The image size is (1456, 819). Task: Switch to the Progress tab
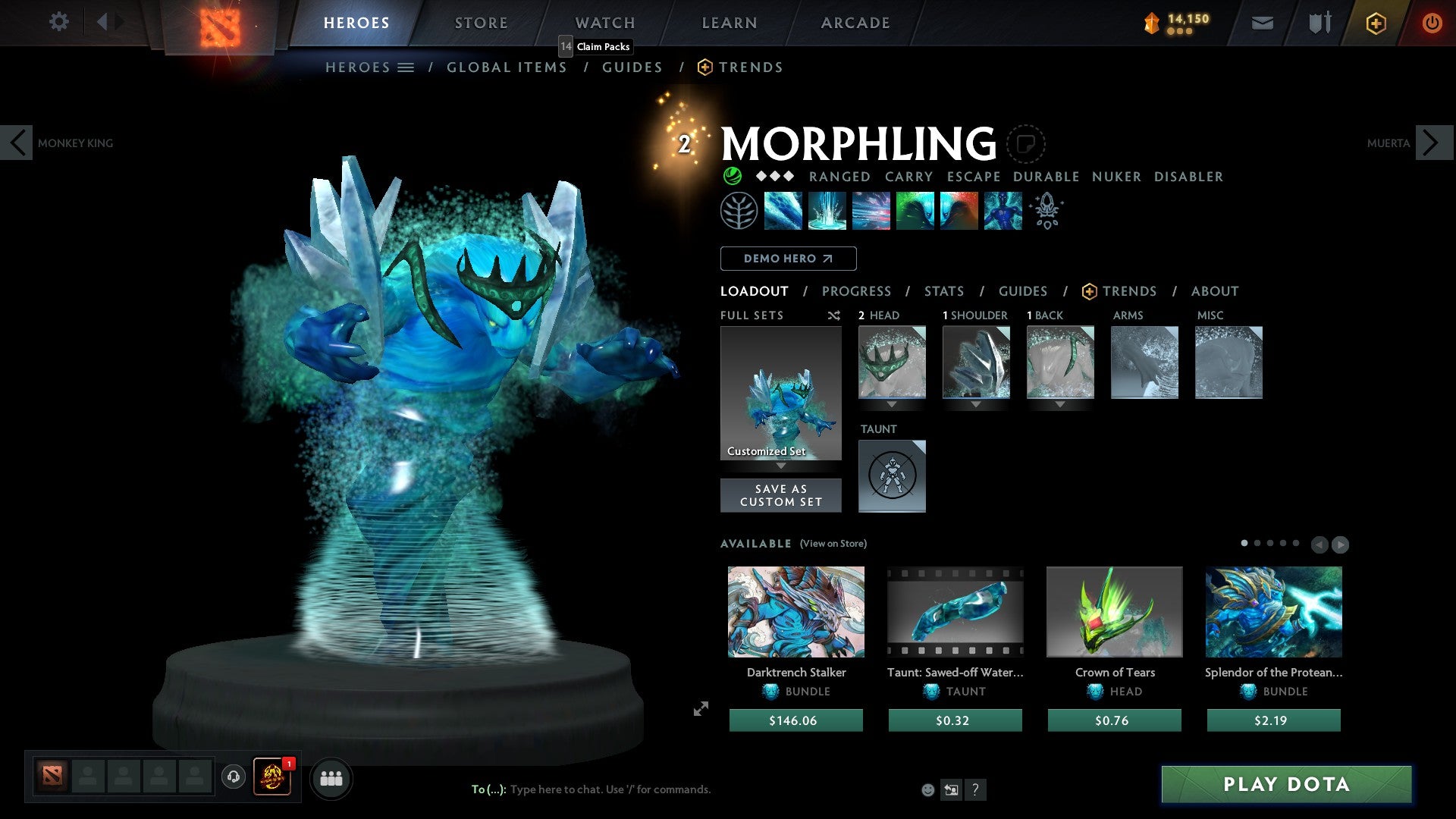click(x=856, y=290)
